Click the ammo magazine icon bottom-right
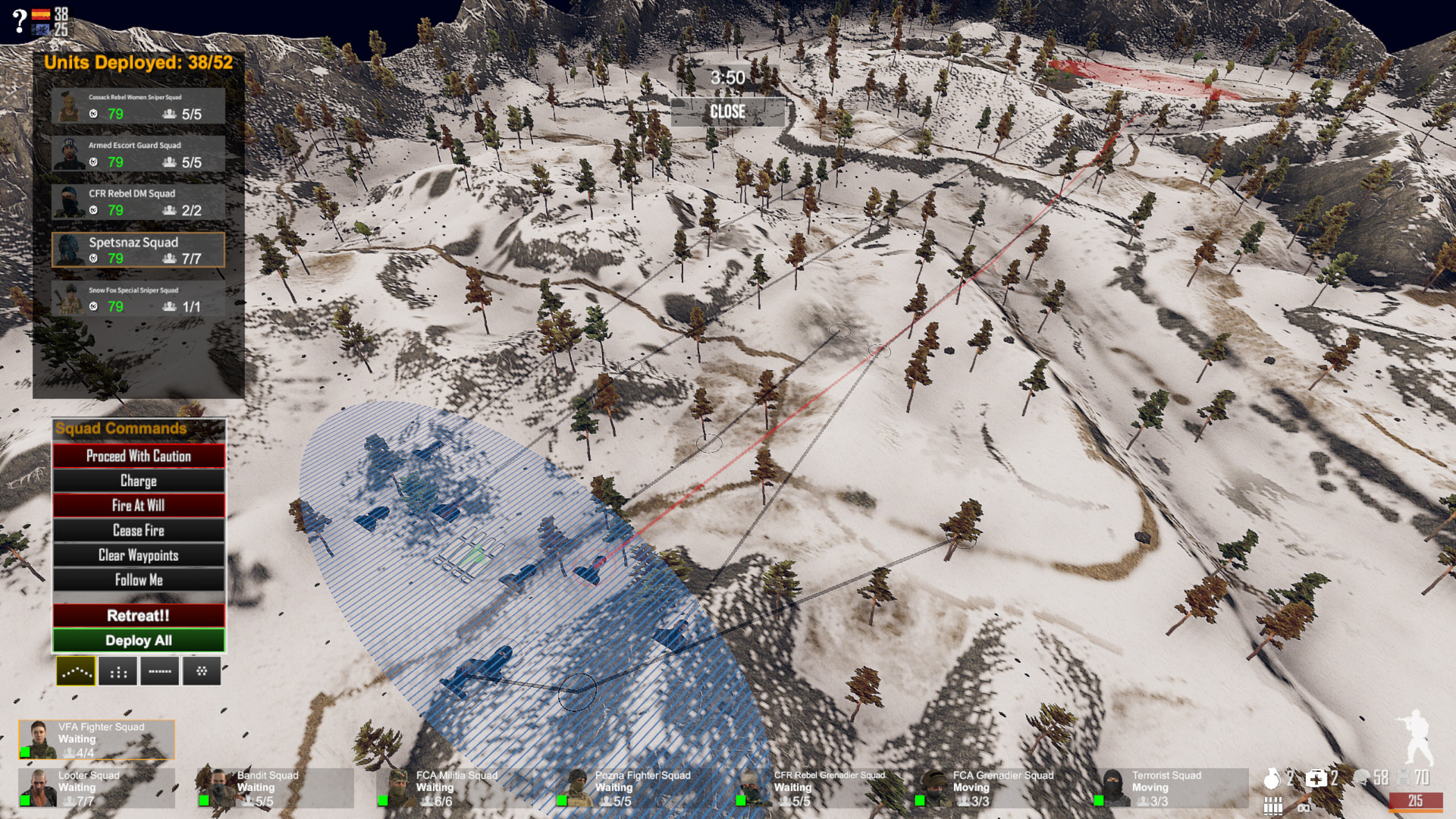 pyautogui.click(x=1272, y=805)
